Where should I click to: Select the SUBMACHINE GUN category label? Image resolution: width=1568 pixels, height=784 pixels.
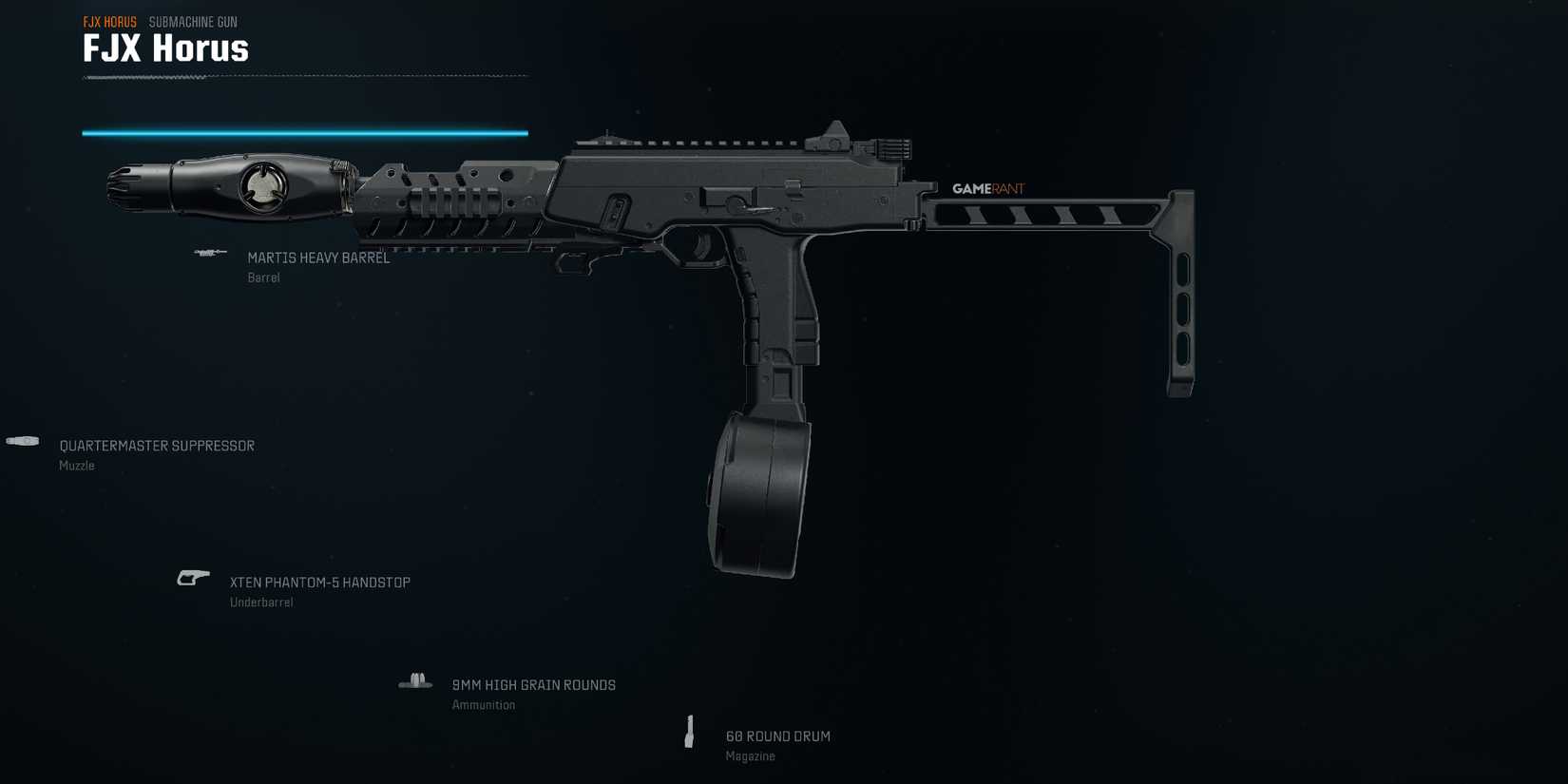(x=194, y=21)
